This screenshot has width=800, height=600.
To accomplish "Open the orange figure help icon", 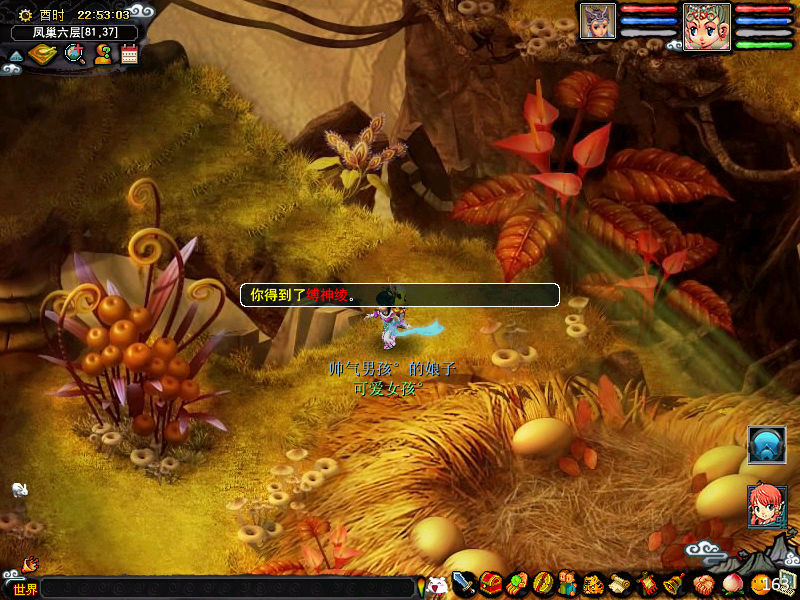I will 103,54.
